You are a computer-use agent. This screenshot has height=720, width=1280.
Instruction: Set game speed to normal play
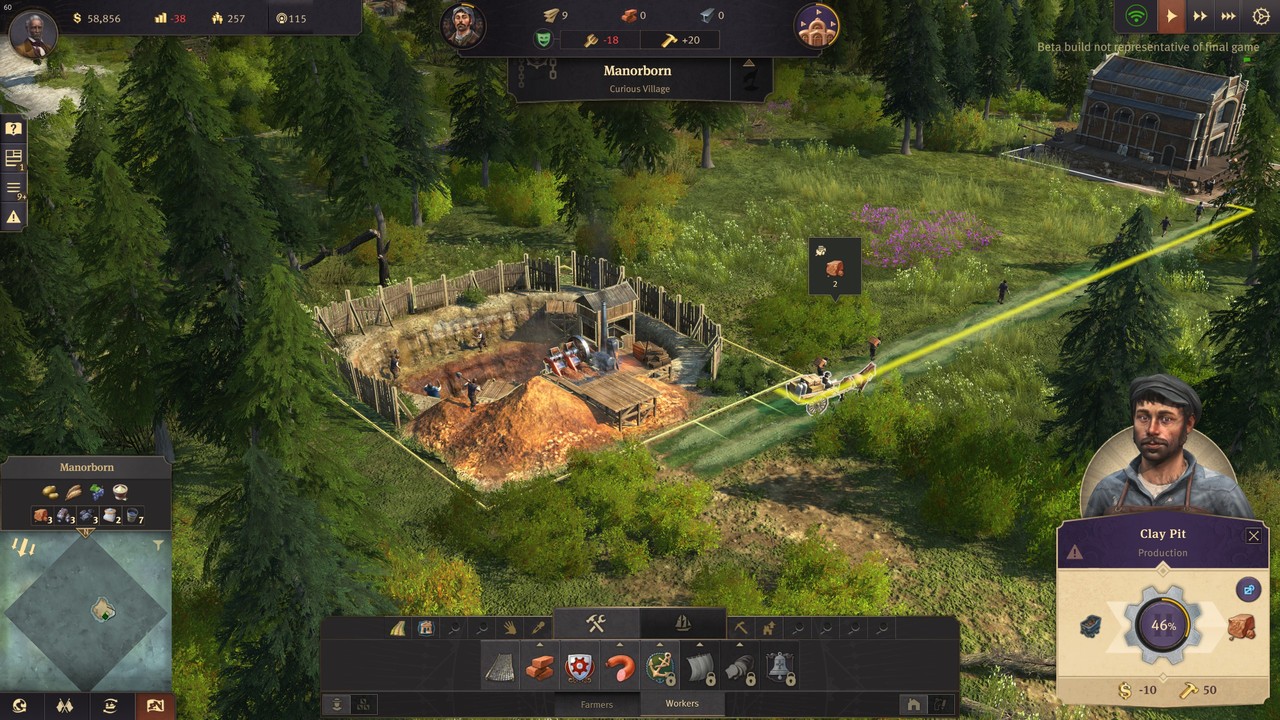1169,16
